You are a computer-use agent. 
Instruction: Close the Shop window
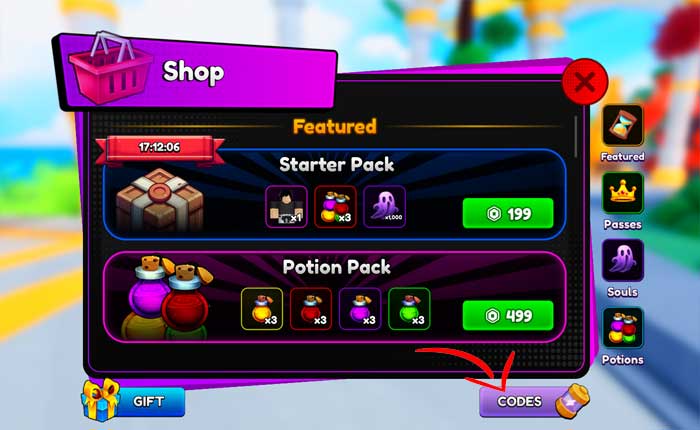[586, 82]
